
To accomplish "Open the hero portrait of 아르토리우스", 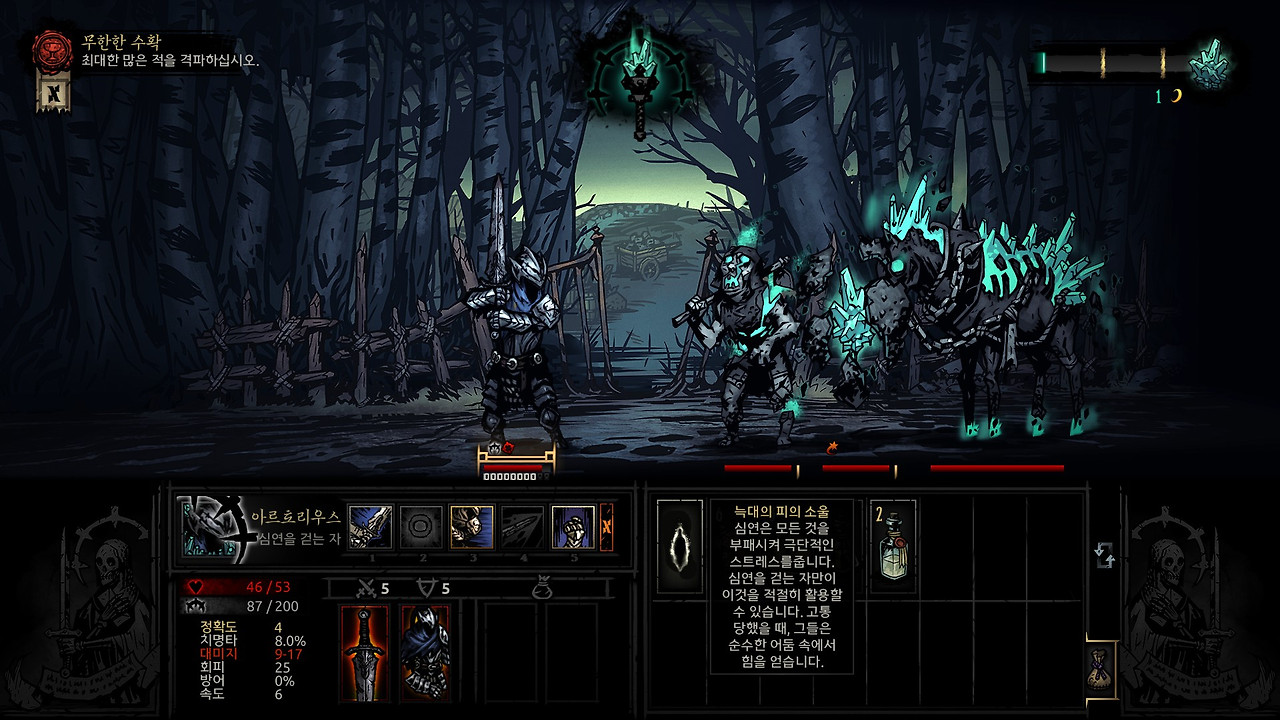I will tap(210, 527).
